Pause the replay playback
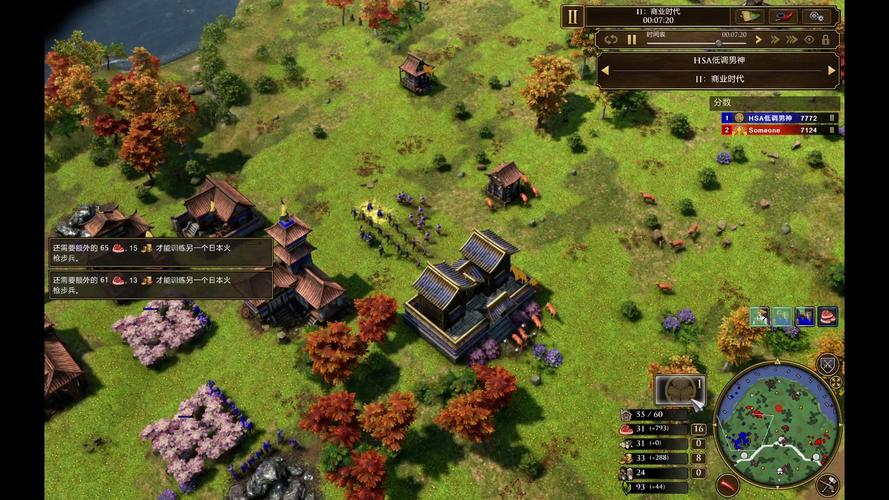This screenshot has height=500, width=889. (632, 40)
